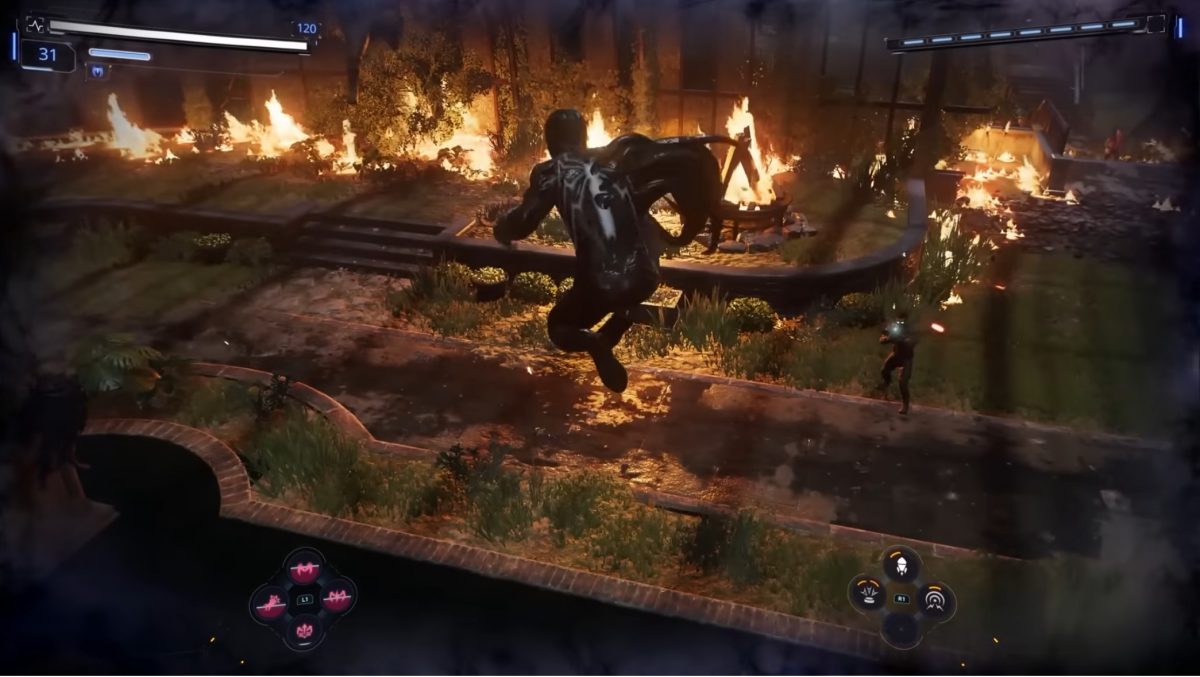Trigger the pink twin-tendril symbiote ability

pyautogui.click(x=337, y=599)
